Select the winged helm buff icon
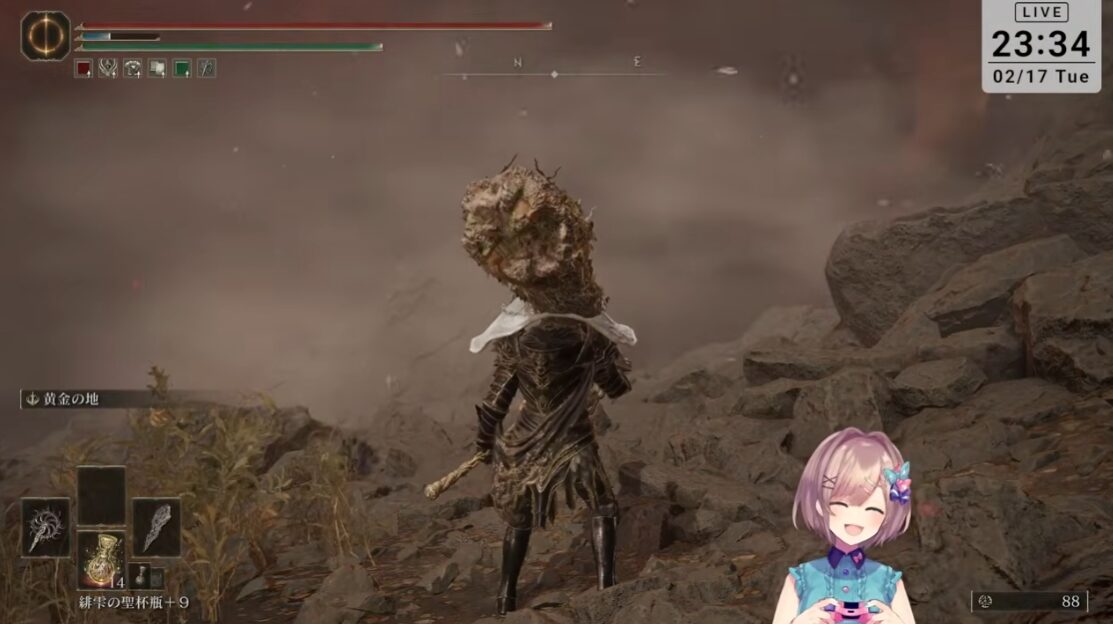1113x624 pixels. 108,68
